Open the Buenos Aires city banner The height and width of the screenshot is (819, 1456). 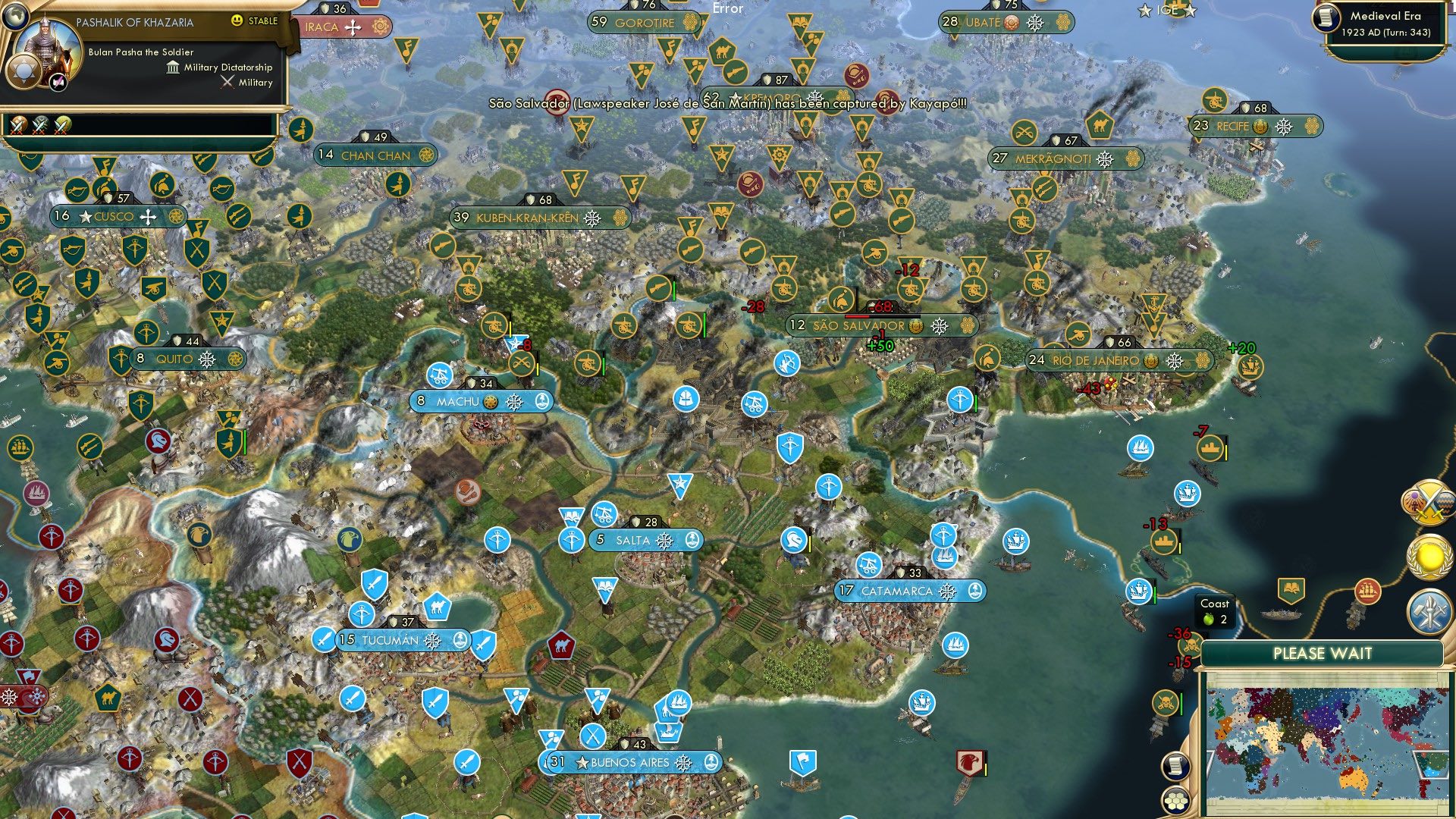click(x=630, y=764)
